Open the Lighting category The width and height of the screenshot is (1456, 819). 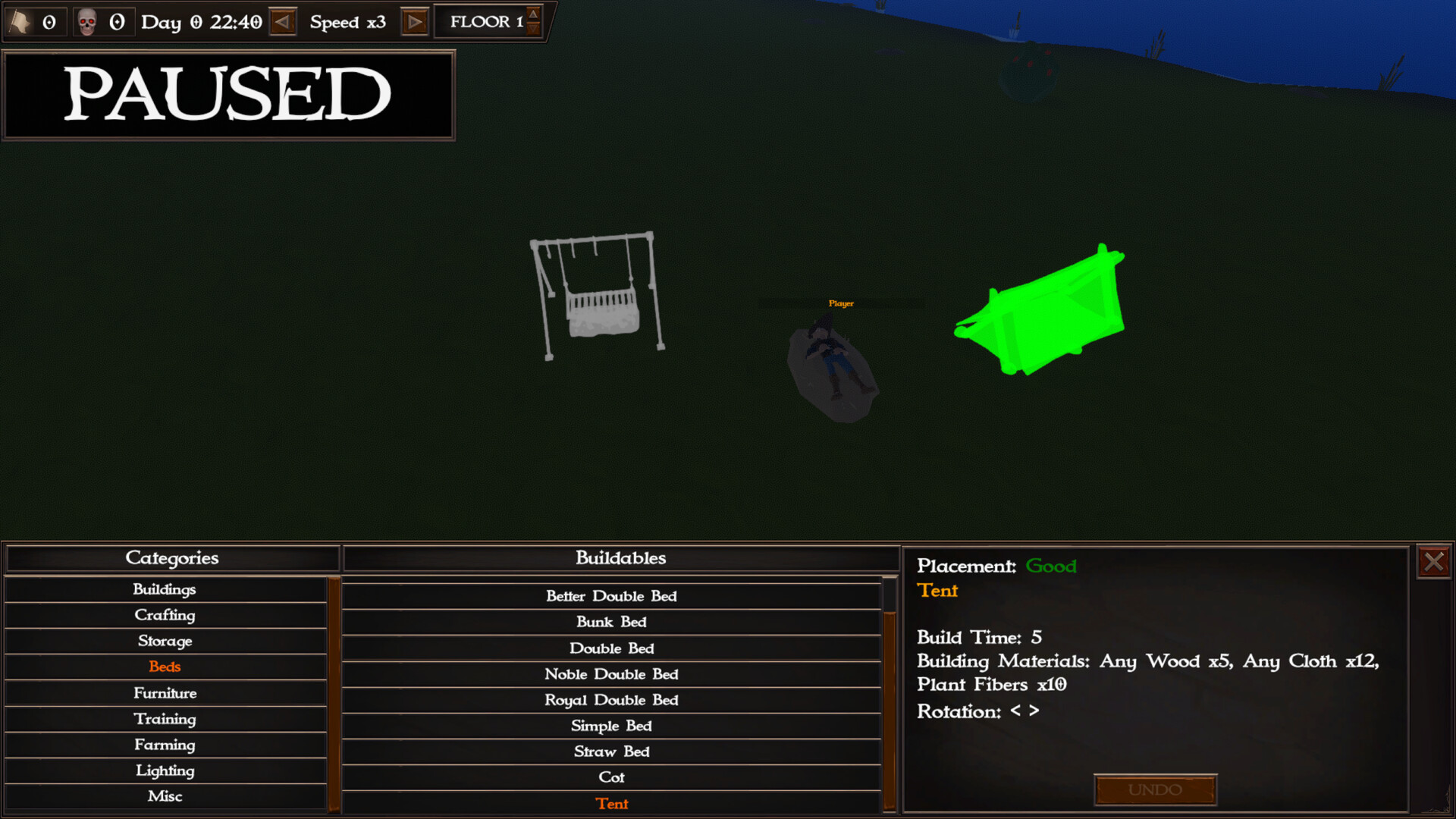pos(165,770)
